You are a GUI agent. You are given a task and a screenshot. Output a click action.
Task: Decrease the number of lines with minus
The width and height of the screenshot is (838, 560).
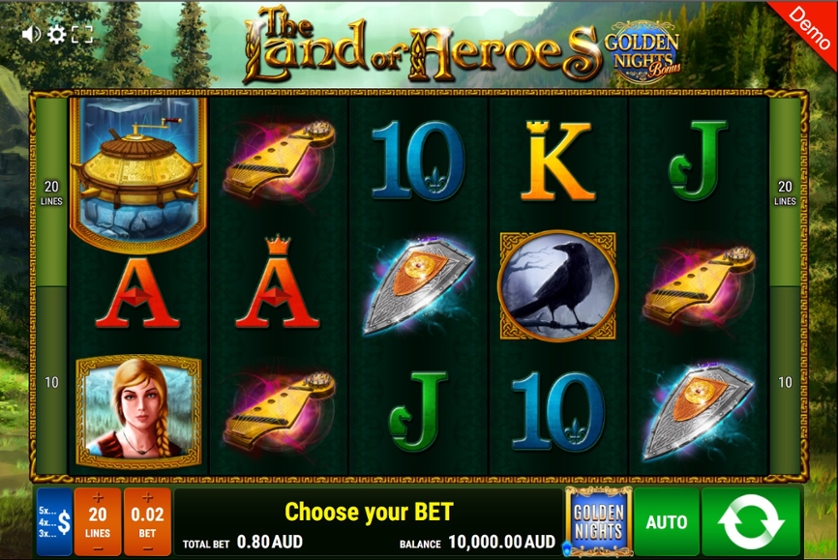tap(98, 546)
